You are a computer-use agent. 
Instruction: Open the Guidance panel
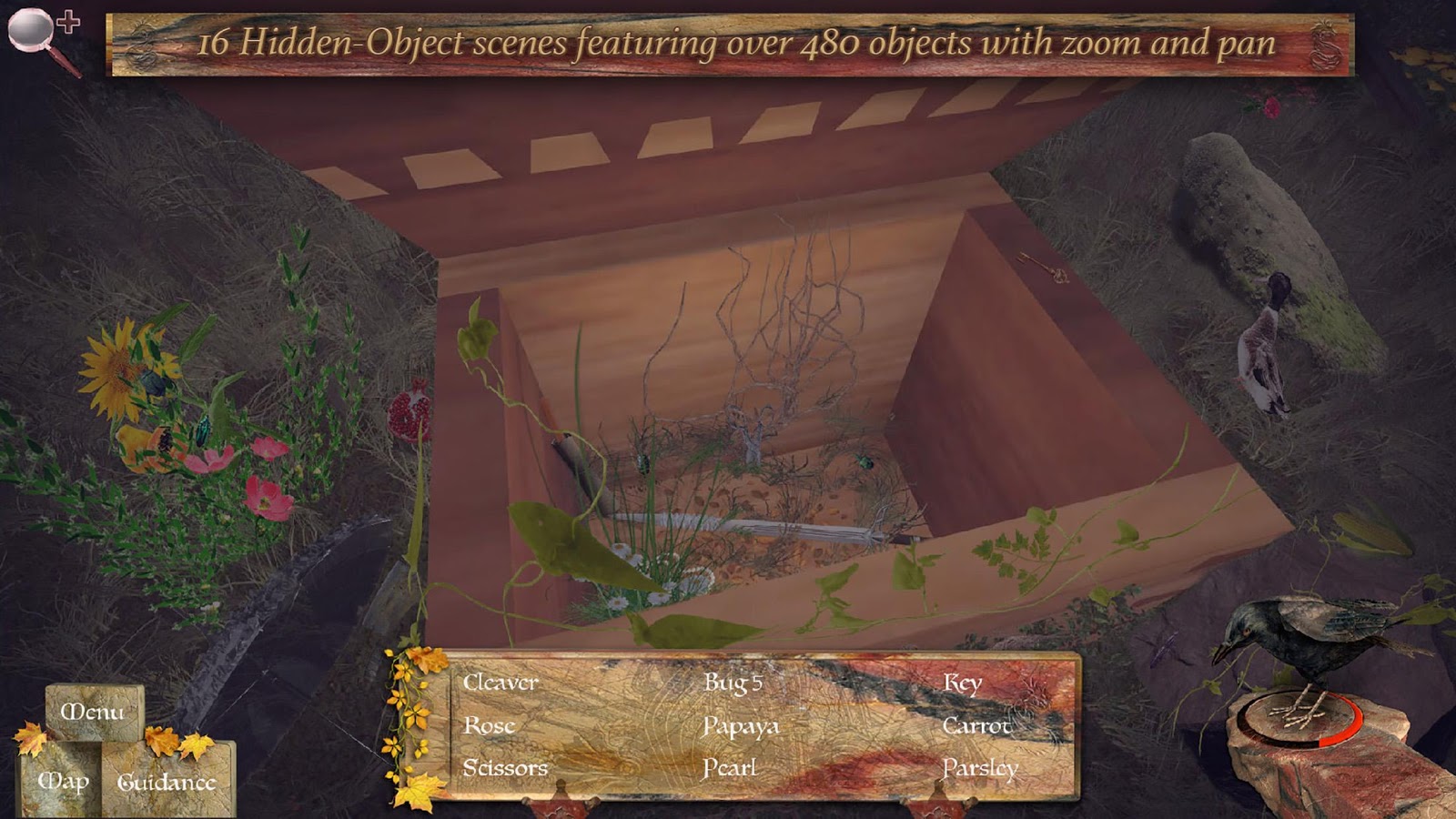[x=168, y=780]
